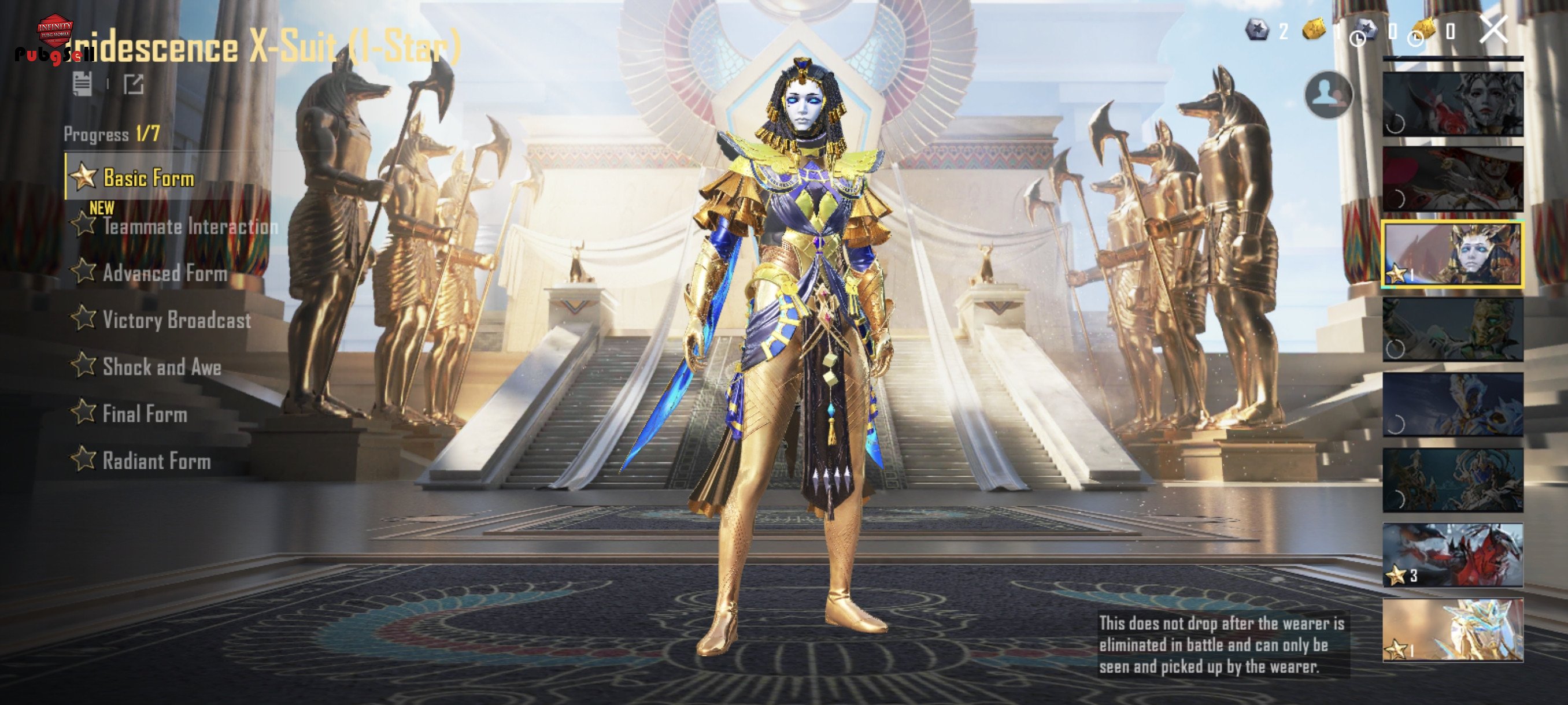This screenshot has width=1568, height=705.
Task: Select the Basic Form stage
Action: (x=148, y=178)
